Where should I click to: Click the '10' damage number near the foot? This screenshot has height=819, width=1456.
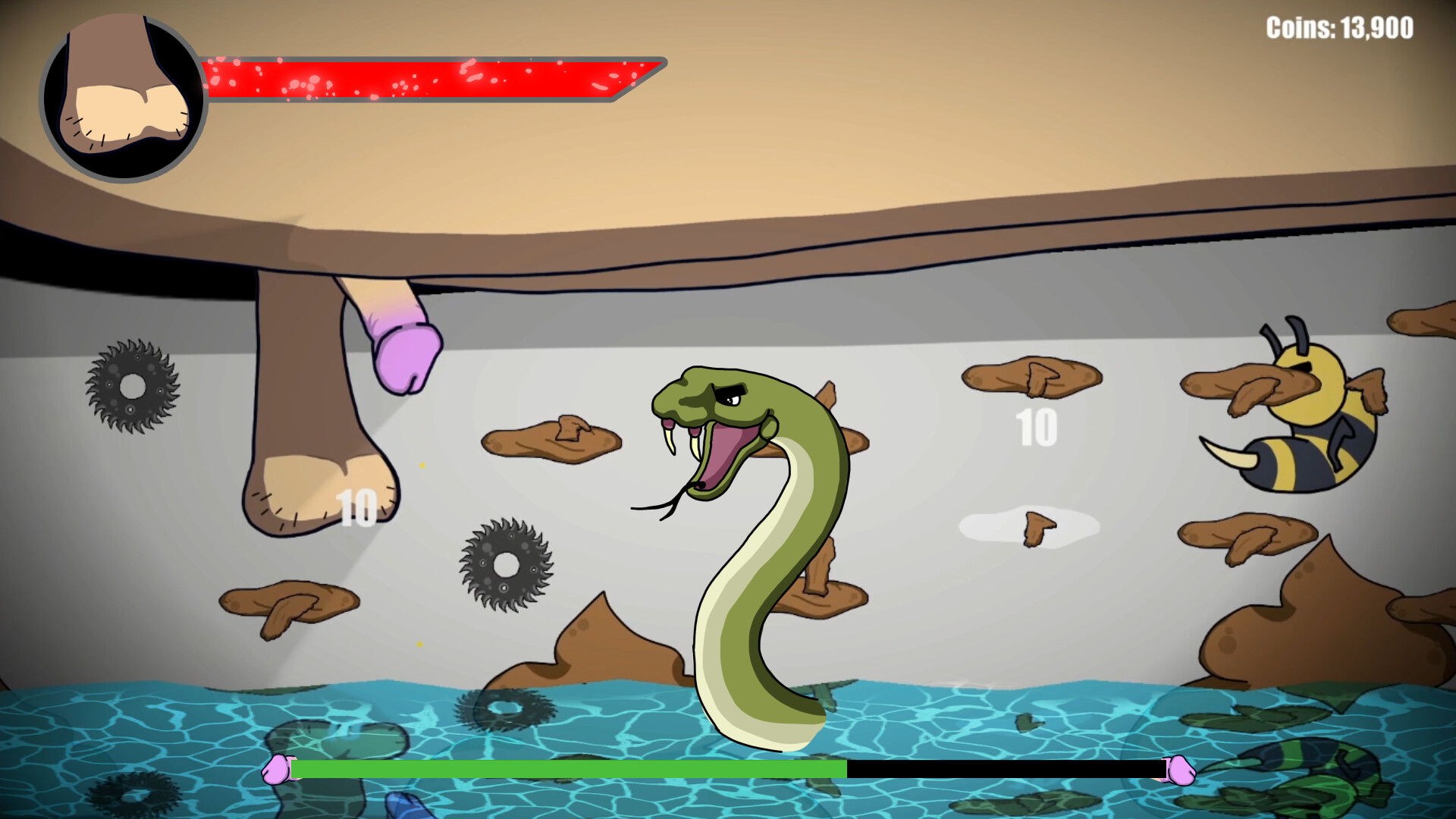pos(356,508)
